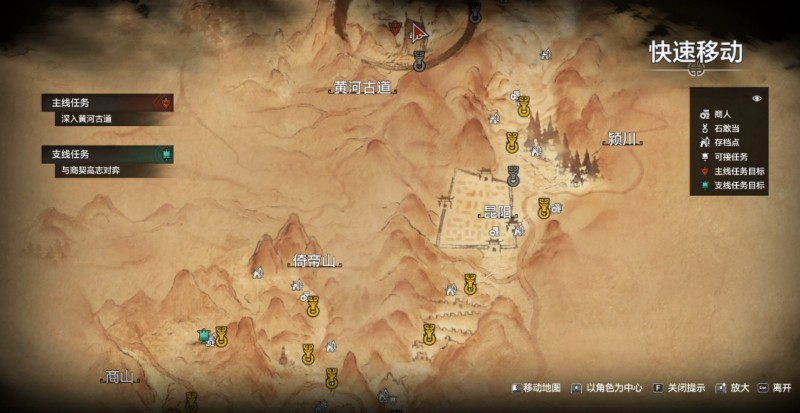Toggle the legend's eye visibility icon

[757, 99]
